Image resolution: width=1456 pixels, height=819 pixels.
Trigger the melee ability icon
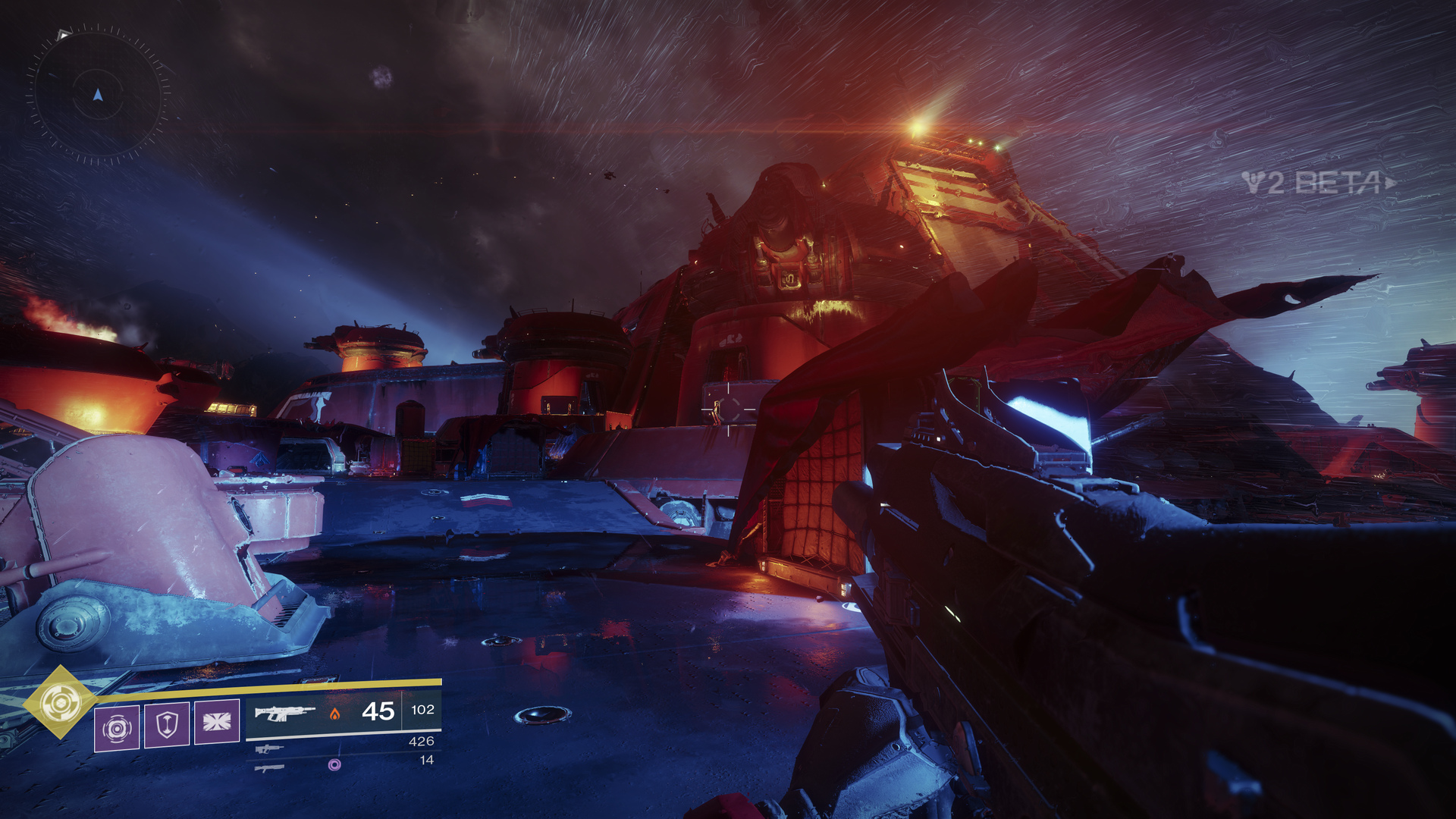pyautogui.click(x=217, y=721)
